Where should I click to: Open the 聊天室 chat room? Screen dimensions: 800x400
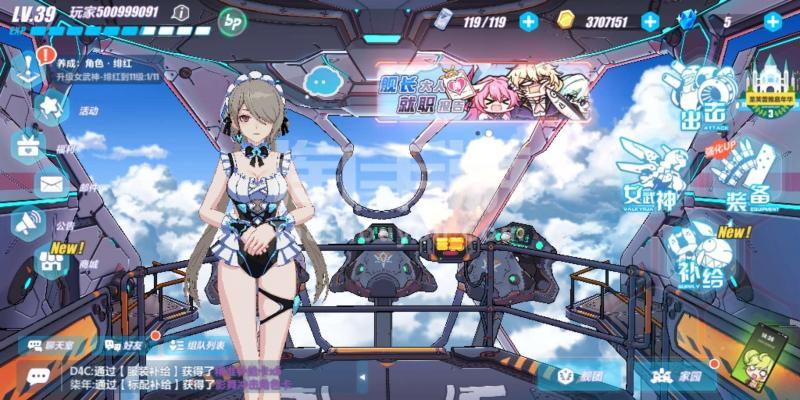click(x=54, y=346)
